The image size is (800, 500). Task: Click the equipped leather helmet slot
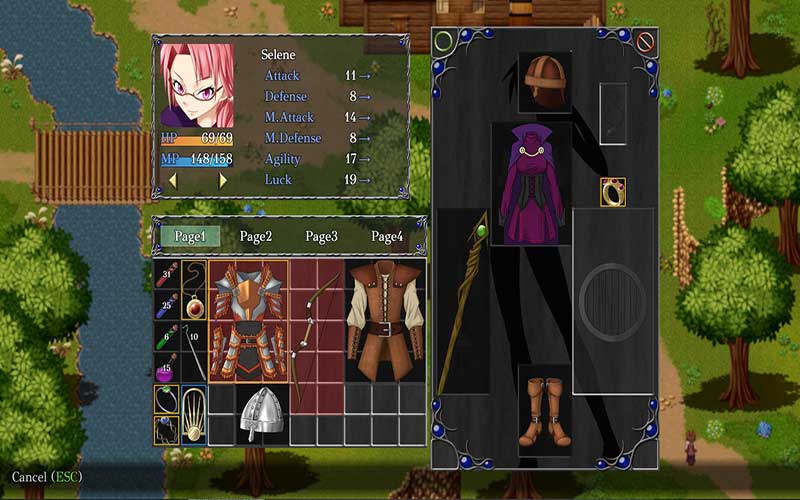tap(545, 82)
